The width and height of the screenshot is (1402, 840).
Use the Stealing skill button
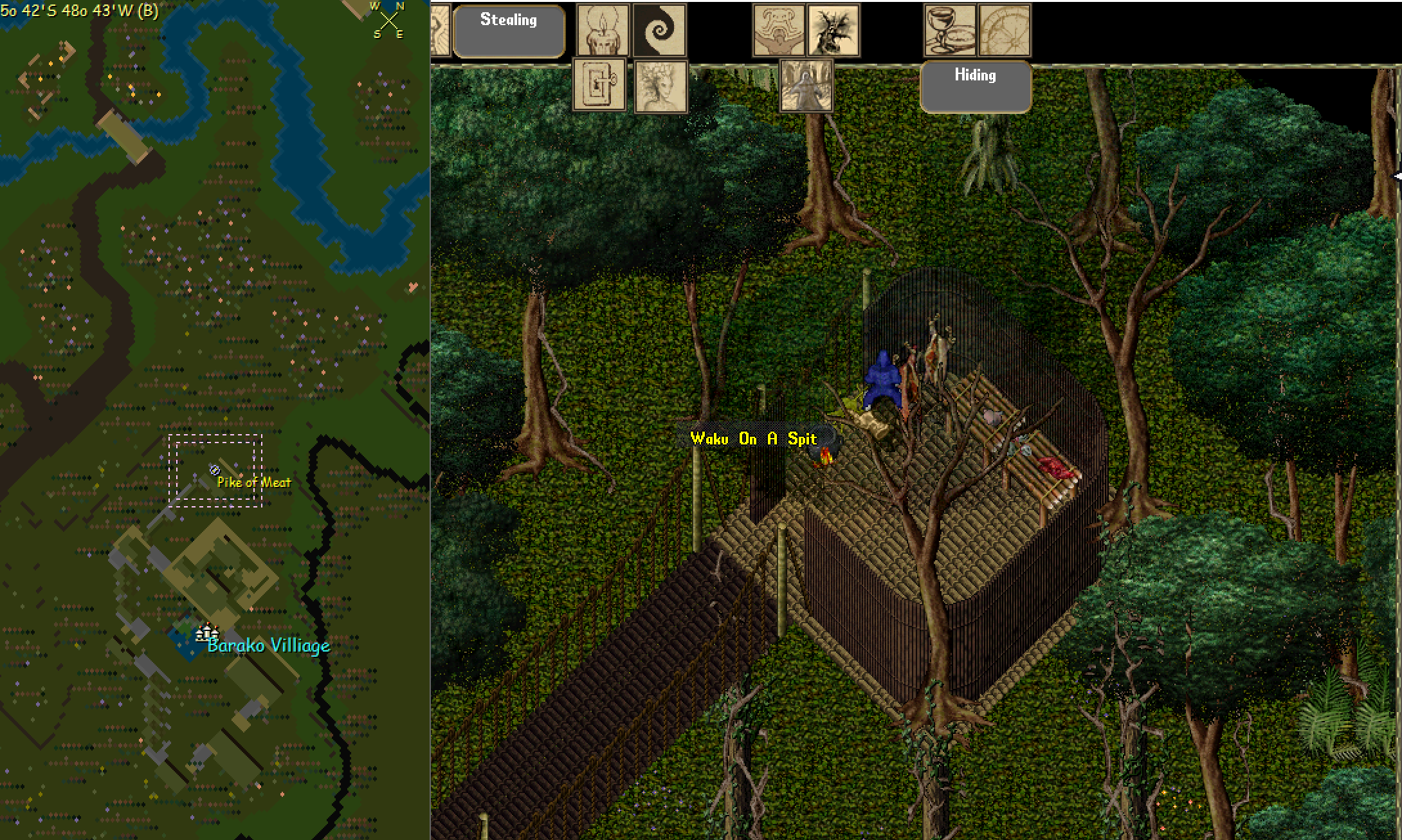click(x=509, y=31)
